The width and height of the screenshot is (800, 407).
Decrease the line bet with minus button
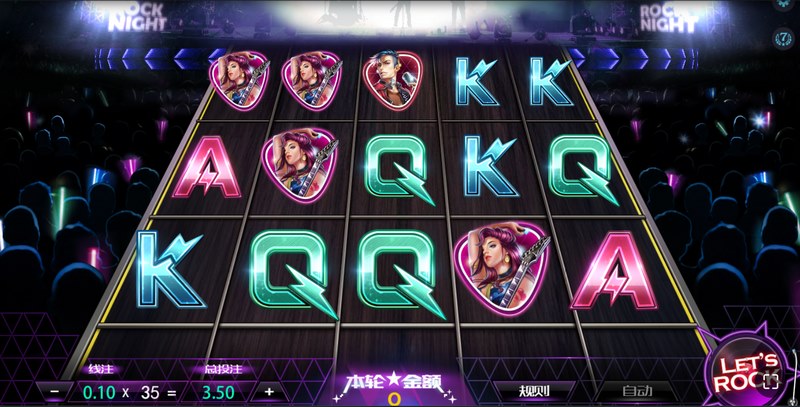click(54, 391)
